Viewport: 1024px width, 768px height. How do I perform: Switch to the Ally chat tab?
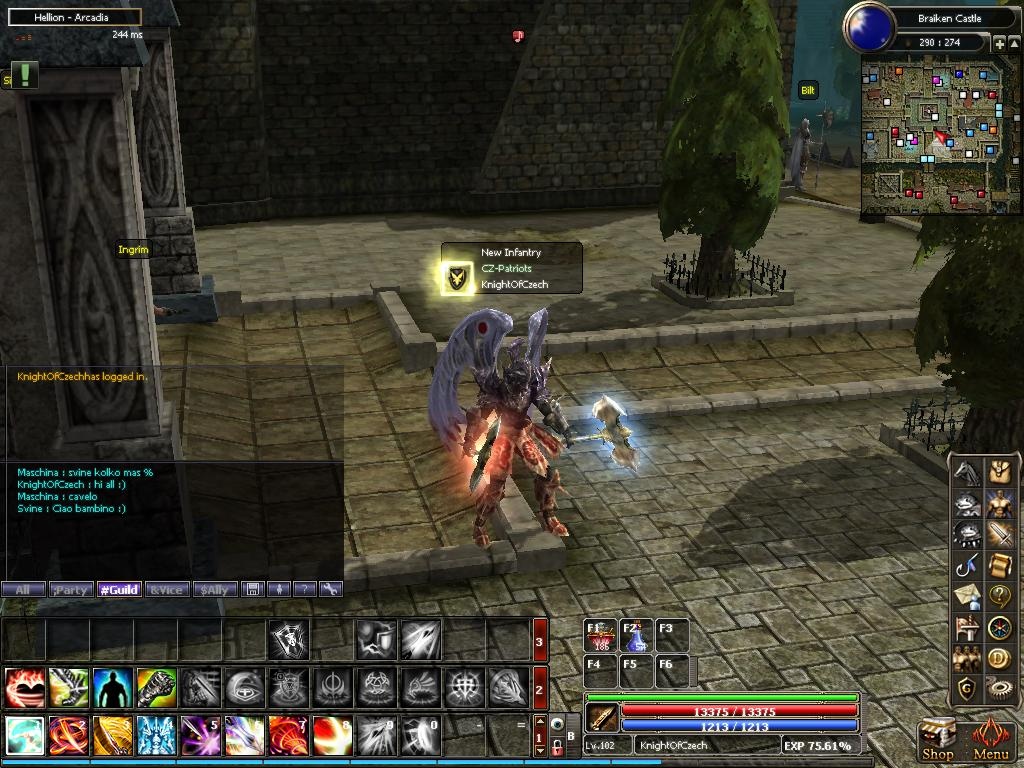click(x=215, y=590)
